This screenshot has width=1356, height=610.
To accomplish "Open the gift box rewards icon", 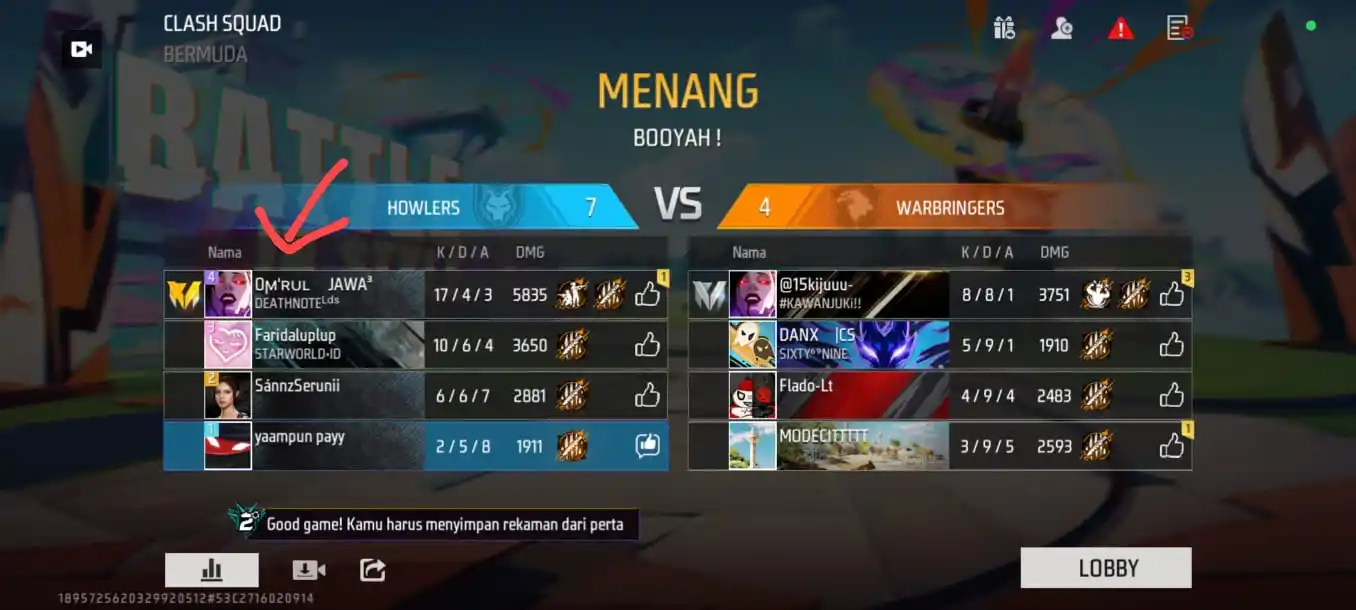I will tap(1004, 28).
